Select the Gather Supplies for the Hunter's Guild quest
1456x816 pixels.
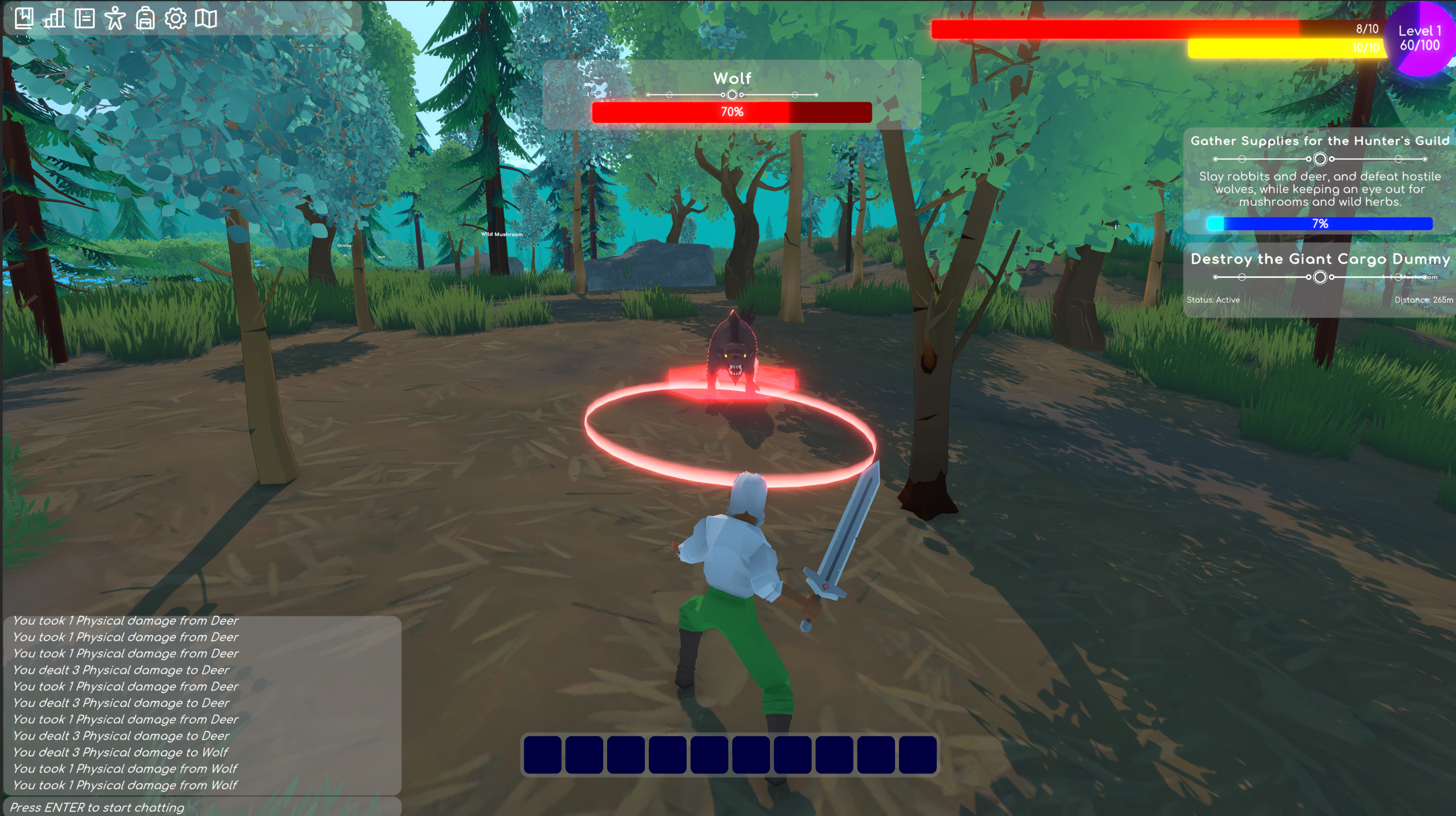coord(1319,141)
